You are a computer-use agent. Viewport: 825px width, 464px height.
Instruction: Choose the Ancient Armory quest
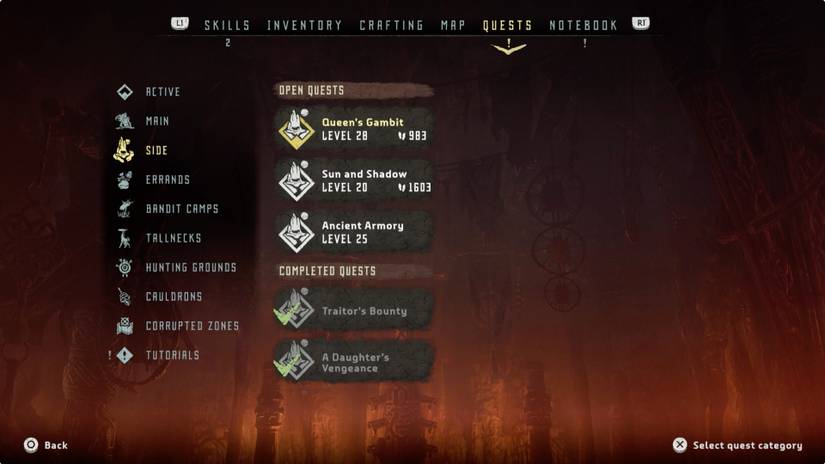tap(354, 232)
